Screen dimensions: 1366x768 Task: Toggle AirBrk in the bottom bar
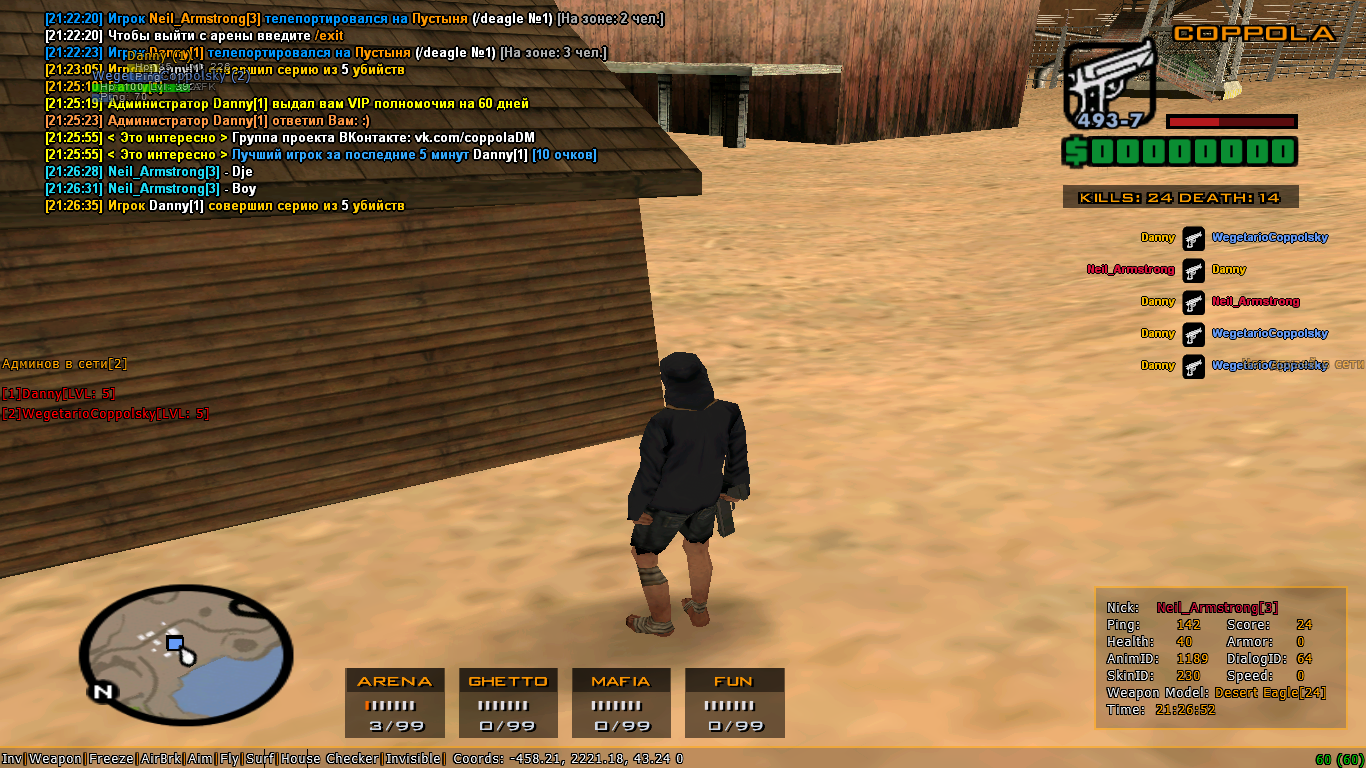click(x=162, y=759)
